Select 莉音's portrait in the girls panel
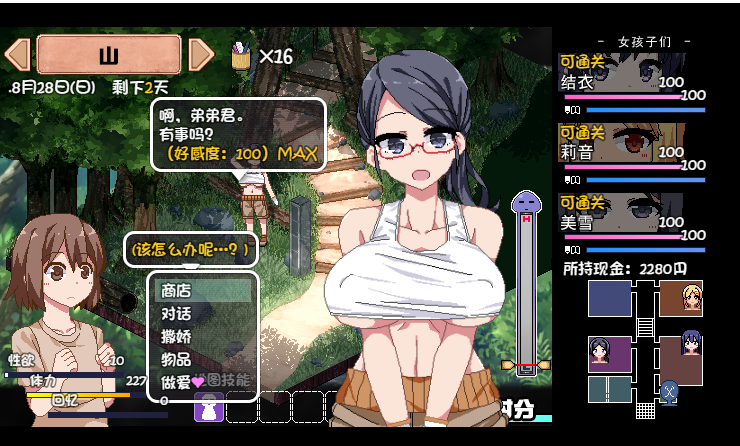Screen dimensions: 740x446 point(621,143)
